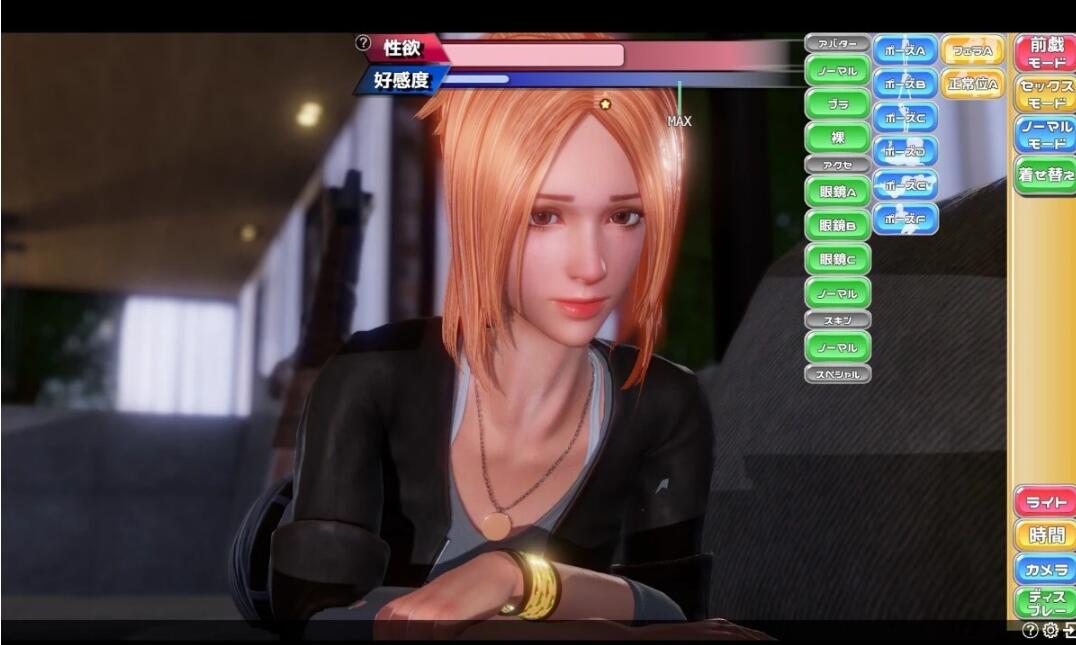Activate the ポーズD pose button
This screenshot has width=1076, height=645.
pyautogui.click(x=905, y=151)
